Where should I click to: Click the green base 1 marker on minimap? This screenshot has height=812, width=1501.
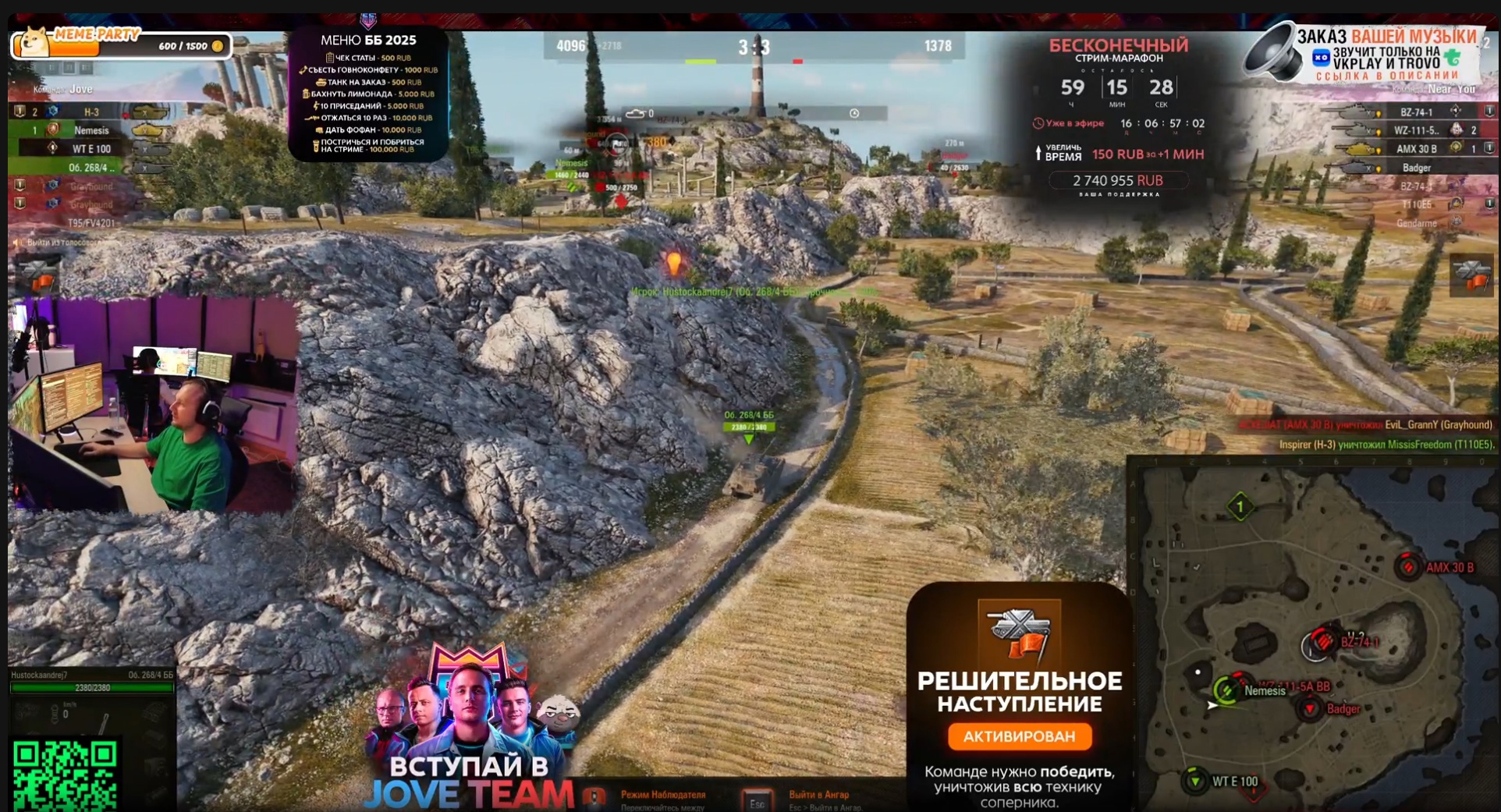pyautogui.click(x=1240, y=507)
